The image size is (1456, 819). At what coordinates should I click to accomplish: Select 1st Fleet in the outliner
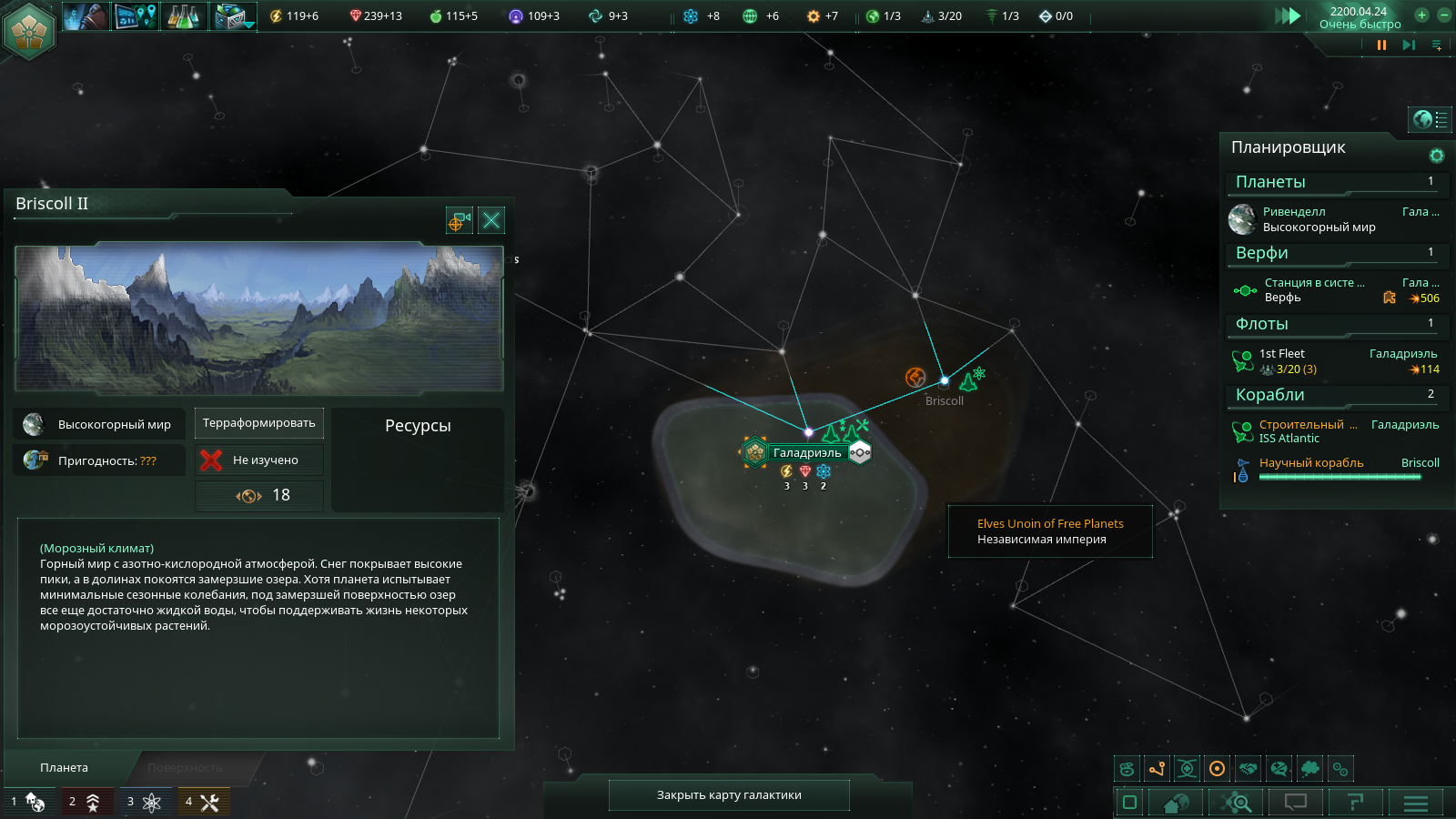[x=1319, y=361]
